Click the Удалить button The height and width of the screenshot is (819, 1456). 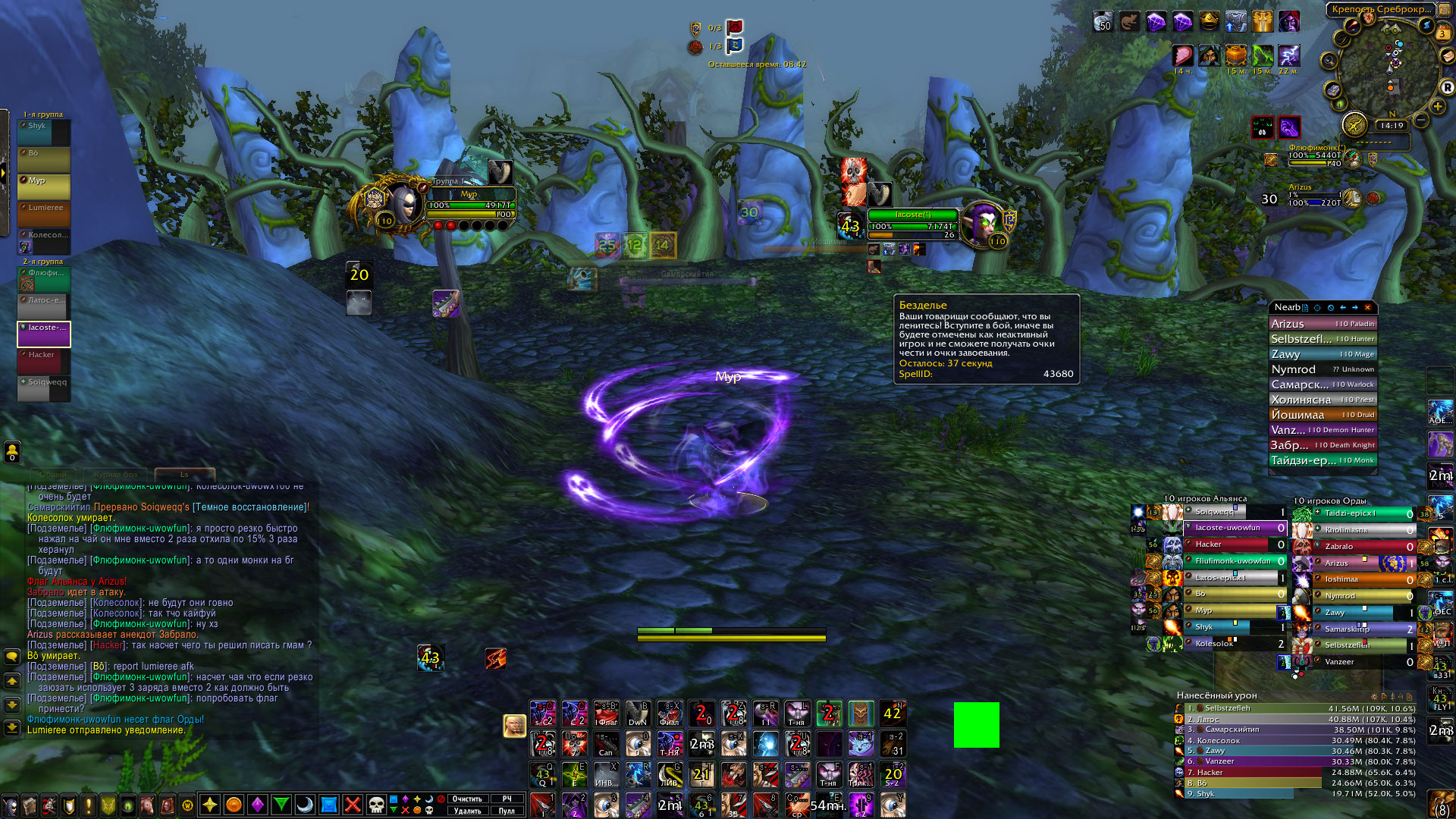(467, 811)
